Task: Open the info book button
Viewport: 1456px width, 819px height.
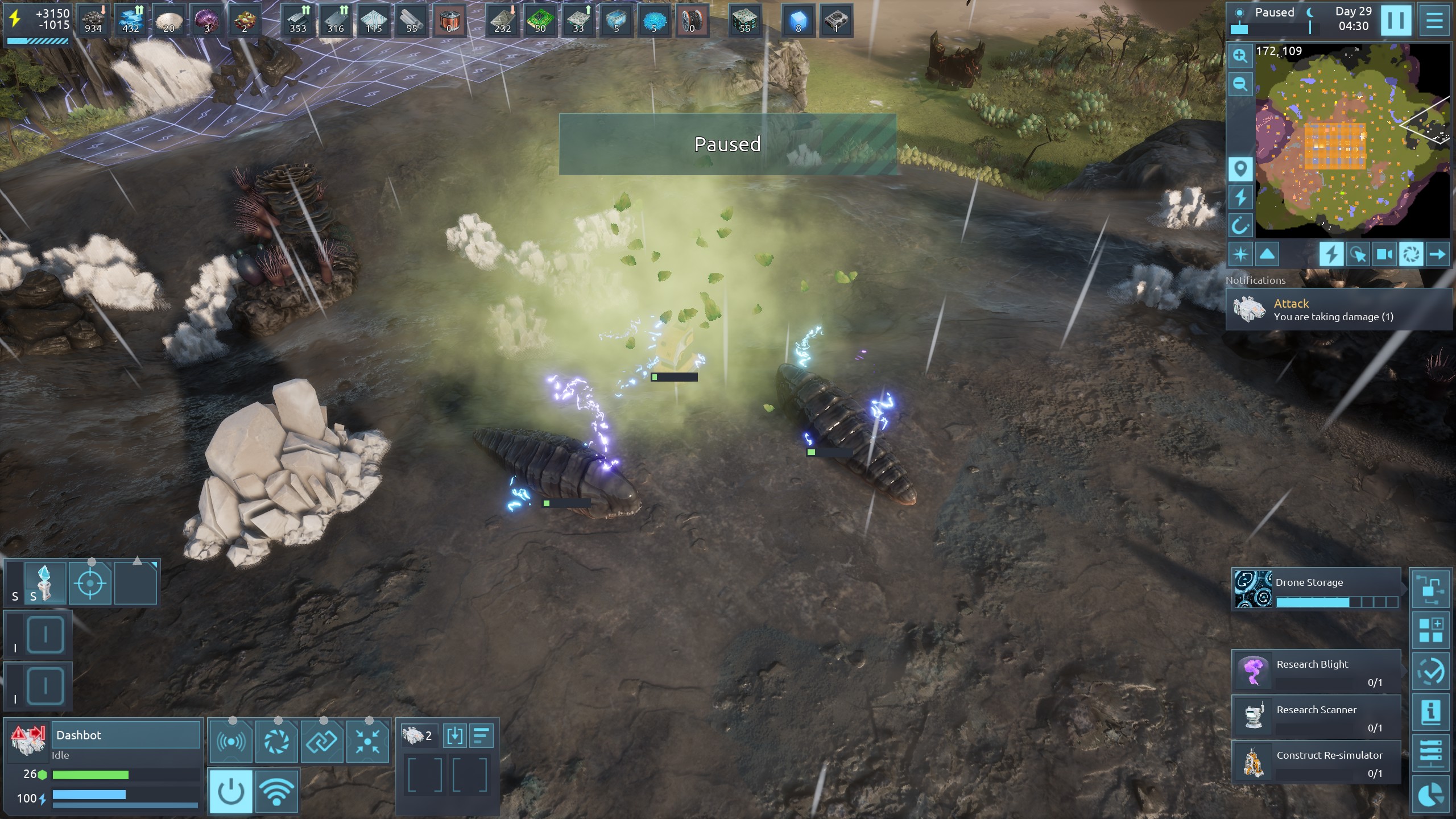Action: pyautogui.click(x=1431, y=712)
